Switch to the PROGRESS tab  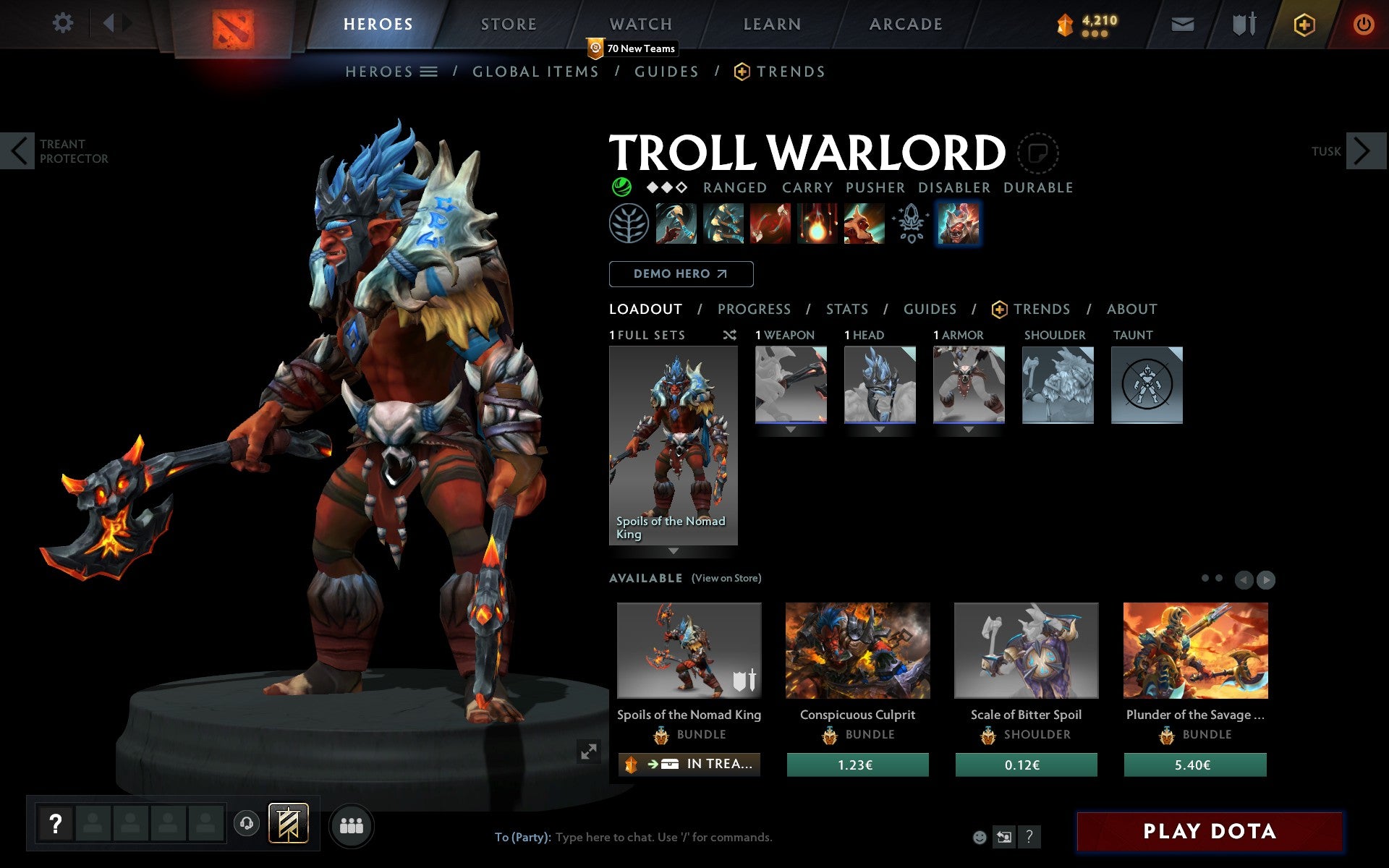(x=754, y=309)
